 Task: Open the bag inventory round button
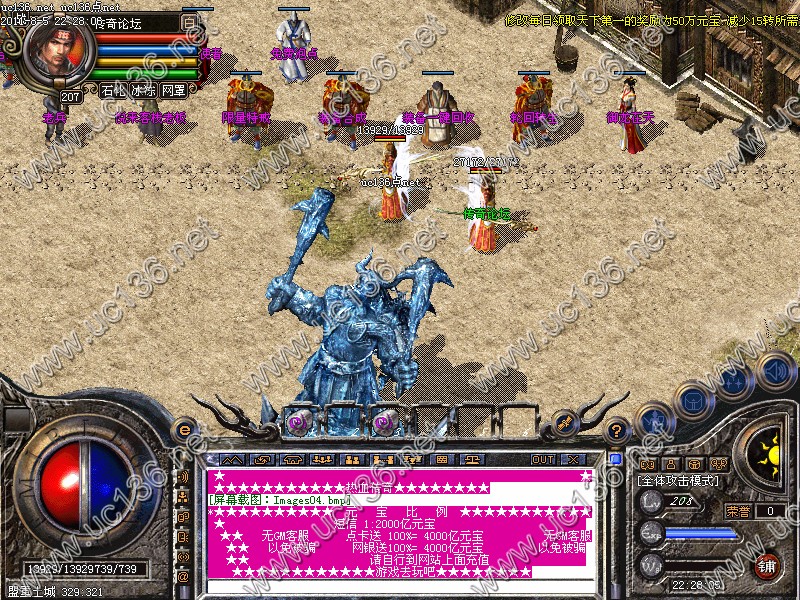(694, 400)
